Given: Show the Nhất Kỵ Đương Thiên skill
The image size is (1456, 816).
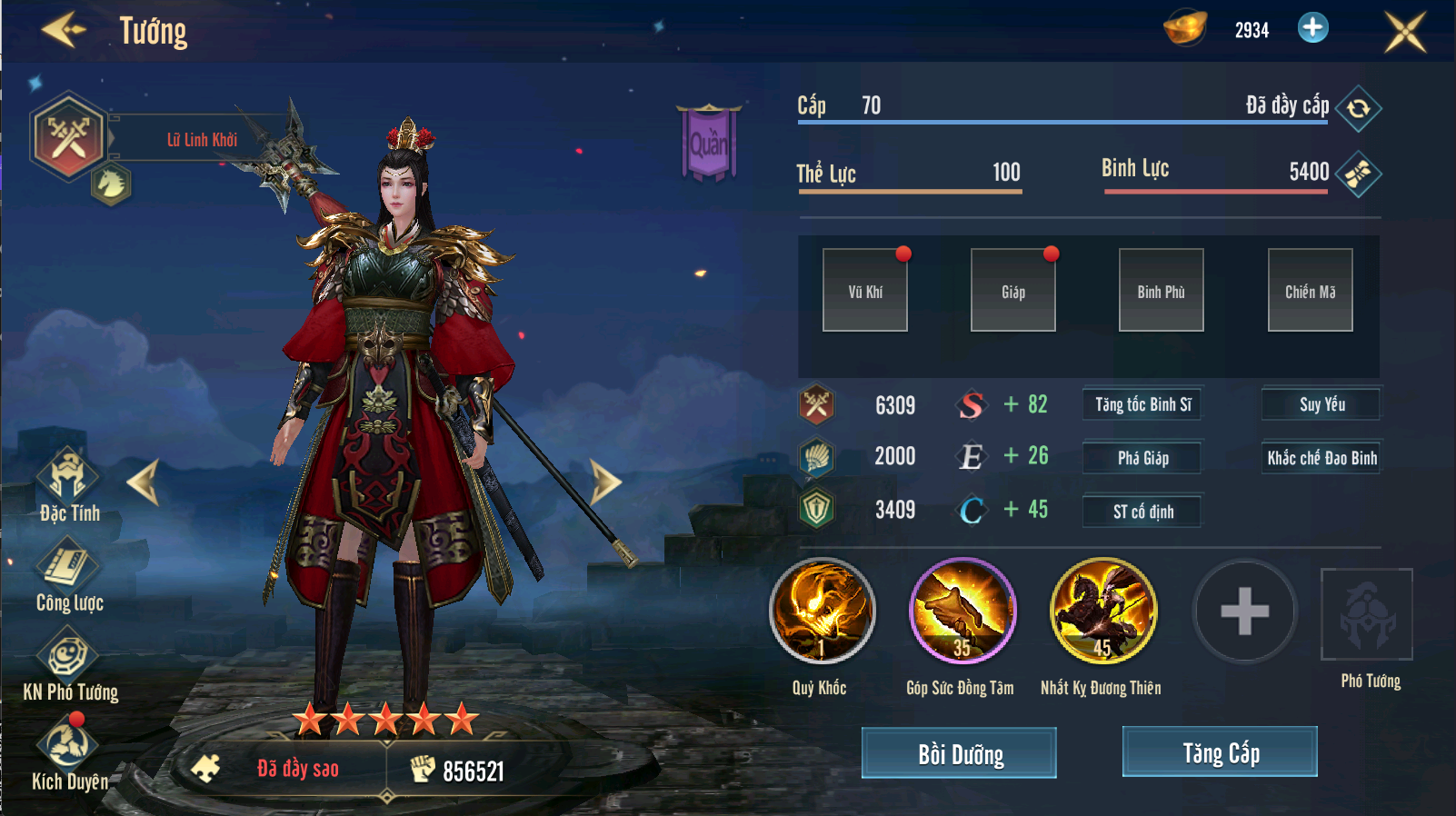Looking at the screenshot, I should (1103, 611).
